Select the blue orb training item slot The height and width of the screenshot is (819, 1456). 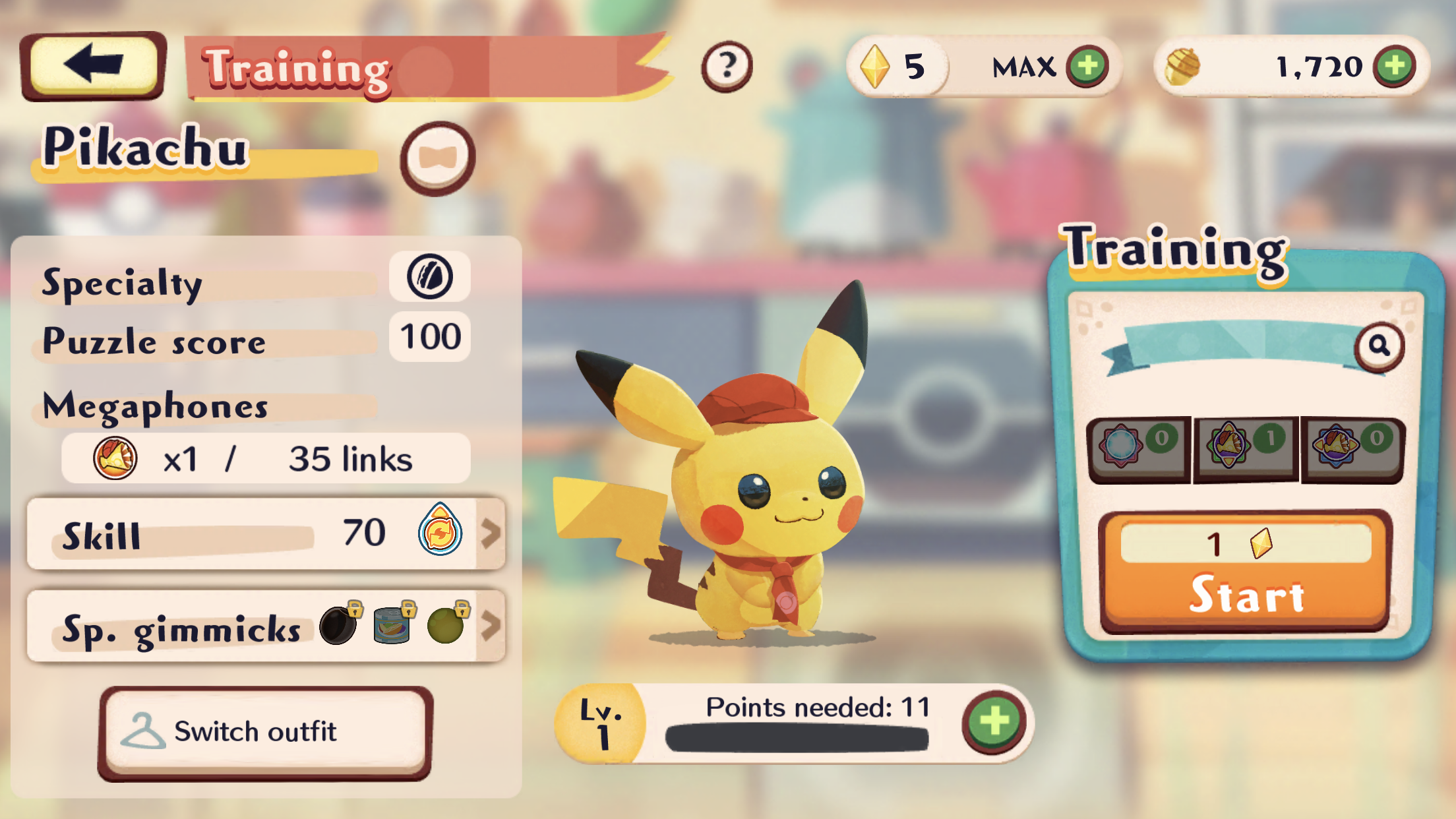(x=1139, y=448)
